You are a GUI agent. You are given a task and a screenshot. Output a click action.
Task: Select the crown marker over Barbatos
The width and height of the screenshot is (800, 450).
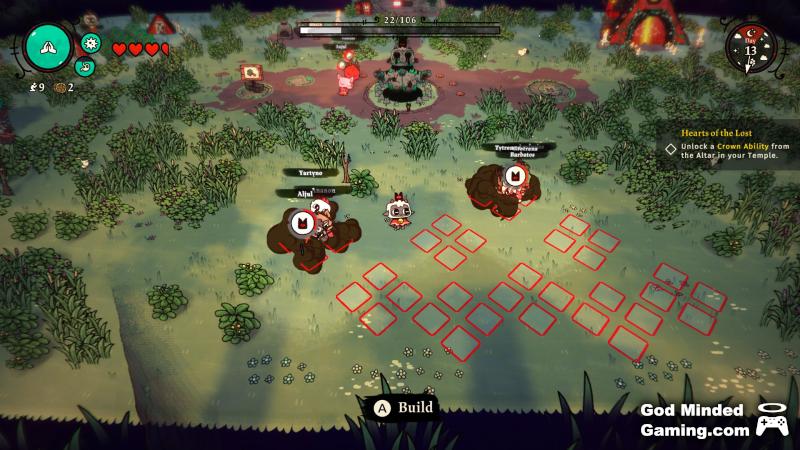pyautogui.click(x=516, y=177)
